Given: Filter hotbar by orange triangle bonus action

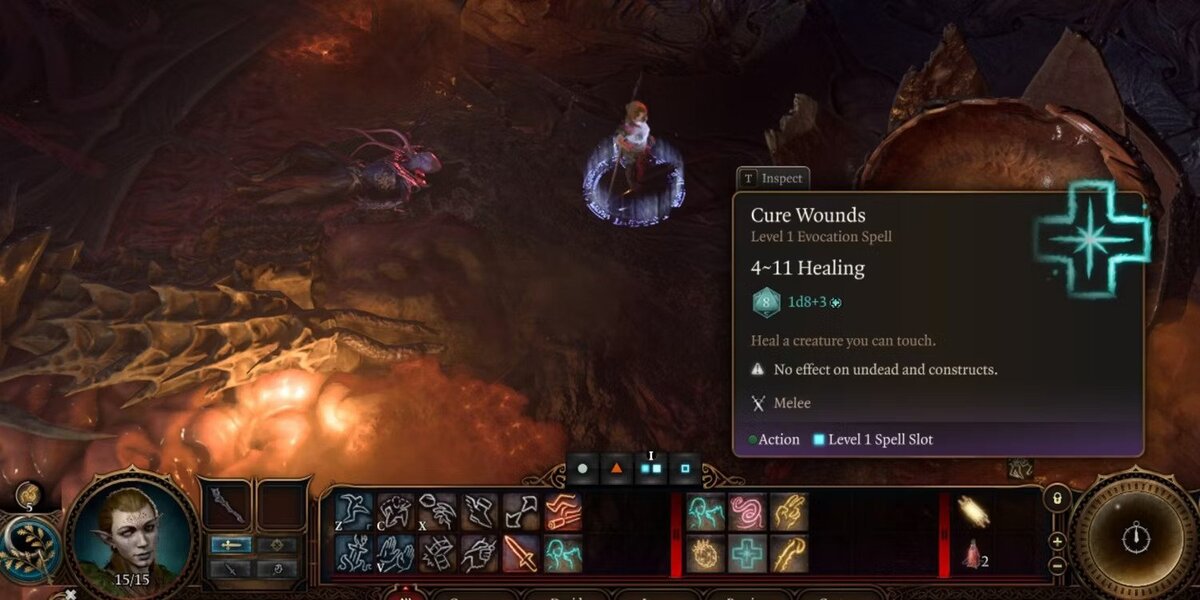Looking at the screenshot, I should pos(617,467).
